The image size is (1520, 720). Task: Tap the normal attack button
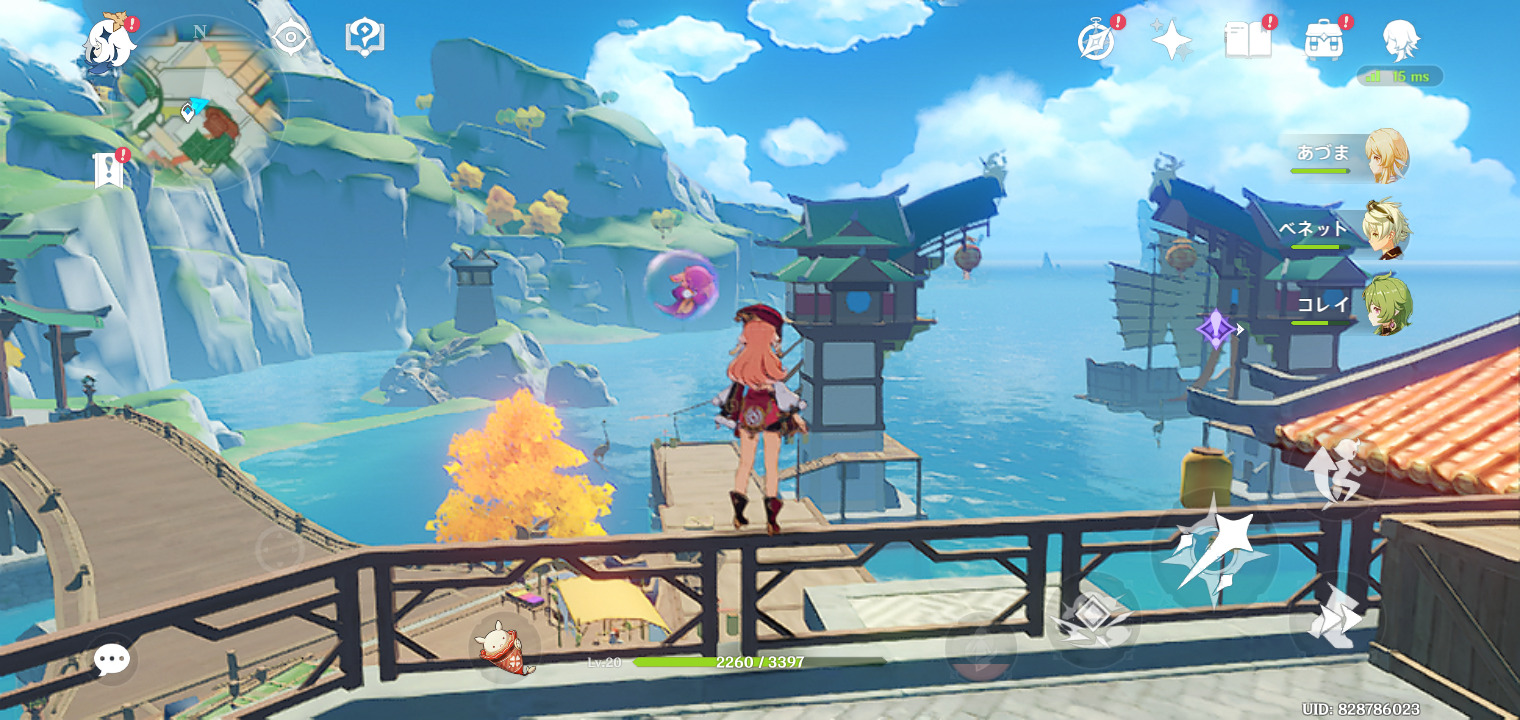tap(1214, 551)
